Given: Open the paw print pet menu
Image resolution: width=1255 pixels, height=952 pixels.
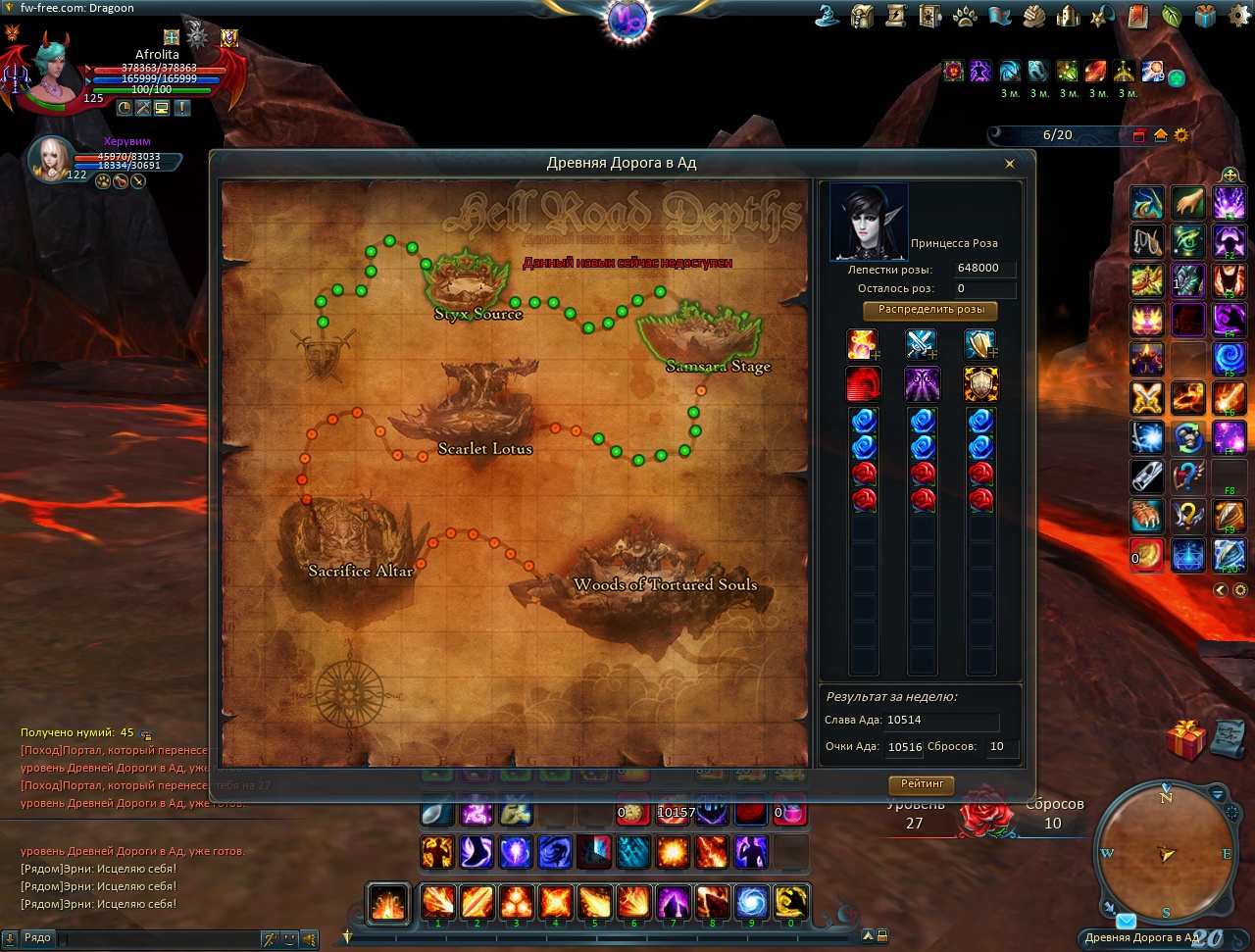Looking at the screenshot, I should pyautogui.click(x=965, y=17).
